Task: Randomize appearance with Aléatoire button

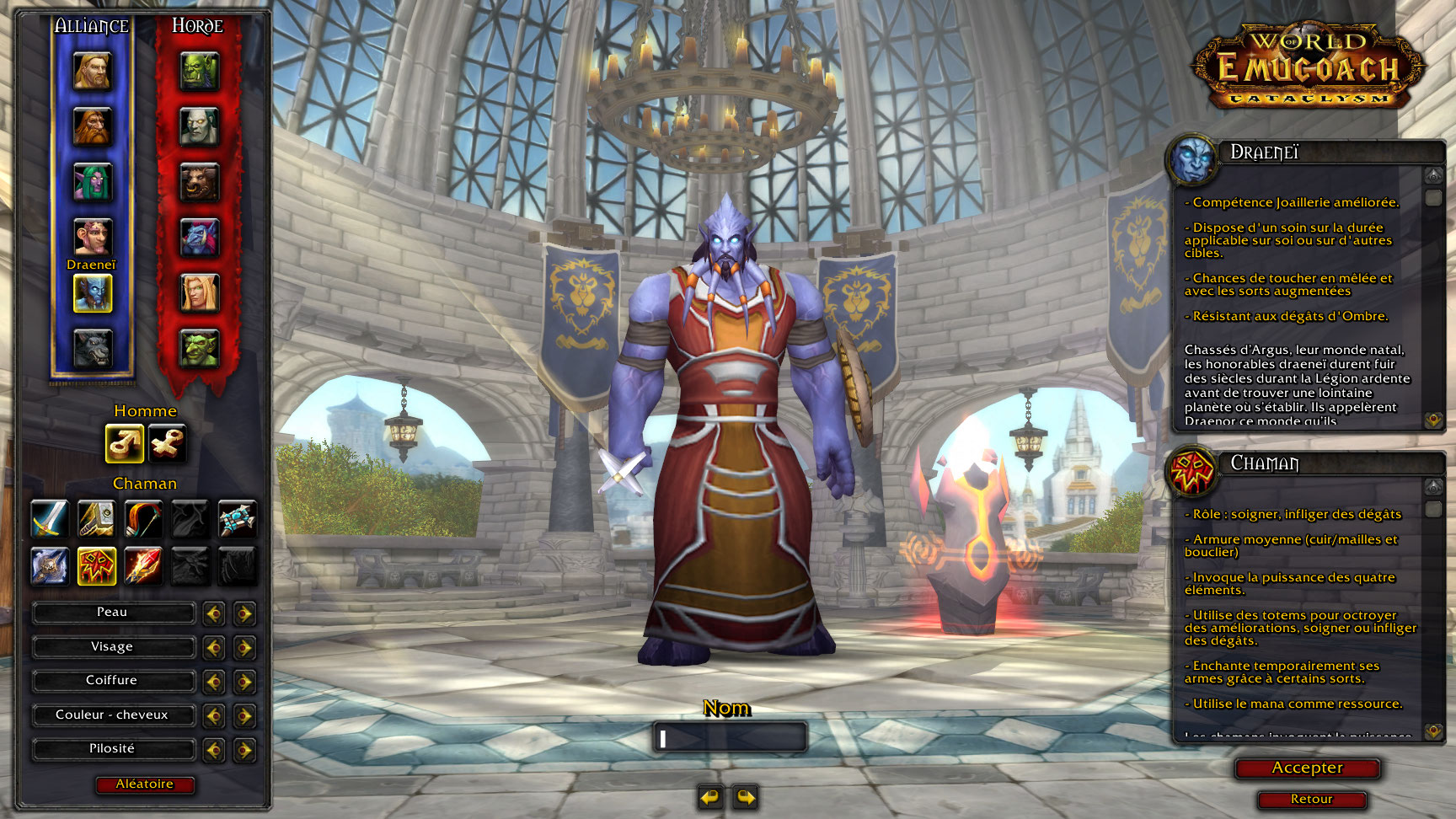Action: tap(145, 784)
